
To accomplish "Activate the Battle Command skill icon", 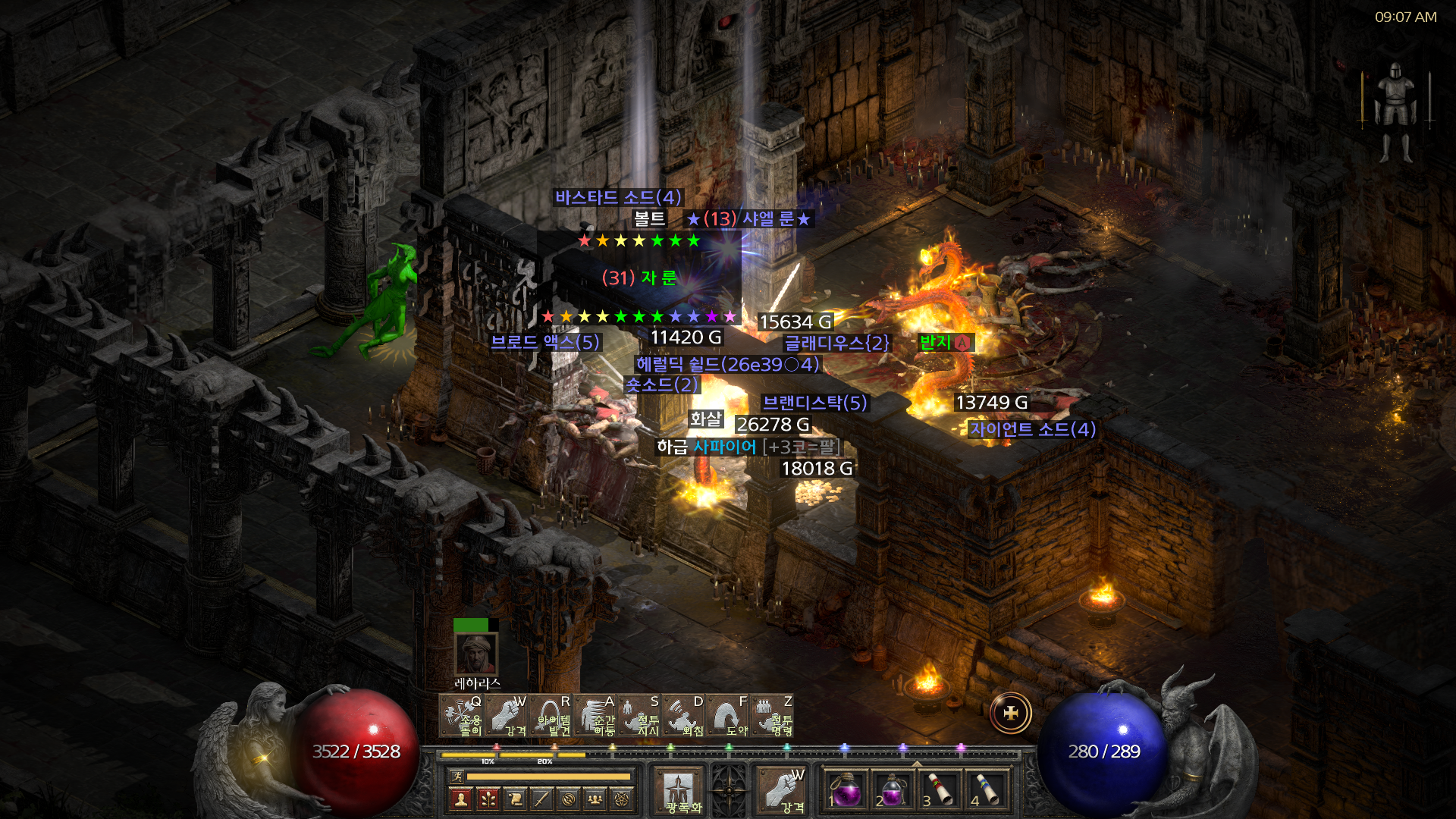I will point(773,716).
